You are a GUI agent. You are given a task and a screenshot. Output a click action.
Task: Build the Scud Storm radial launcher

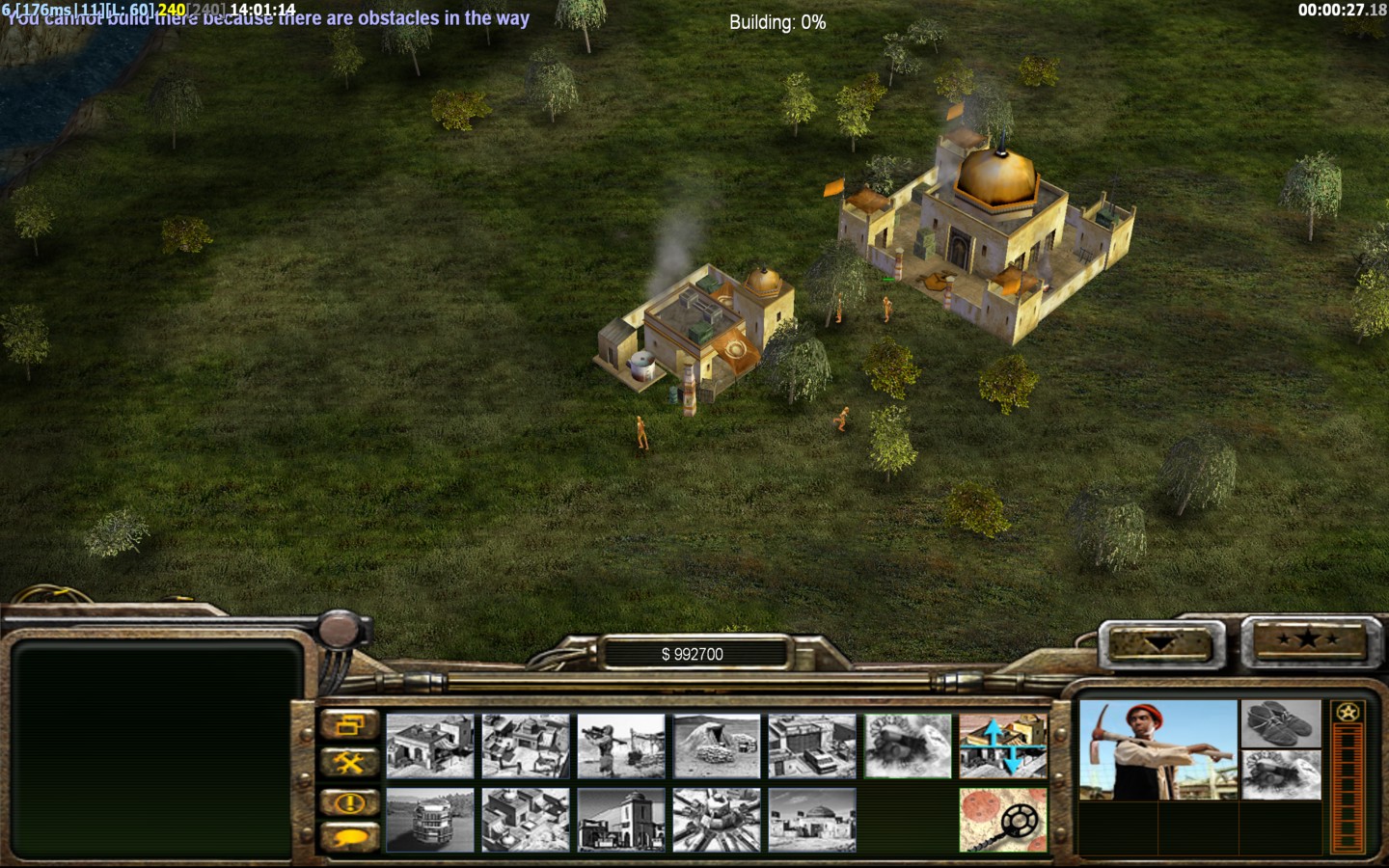[717, 820]
